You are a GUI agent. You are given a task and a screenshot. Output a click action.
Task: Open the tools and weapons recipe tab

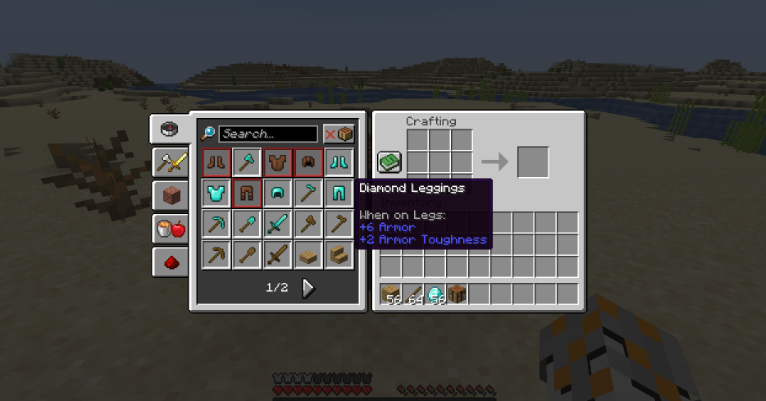[x=170, y=163]
